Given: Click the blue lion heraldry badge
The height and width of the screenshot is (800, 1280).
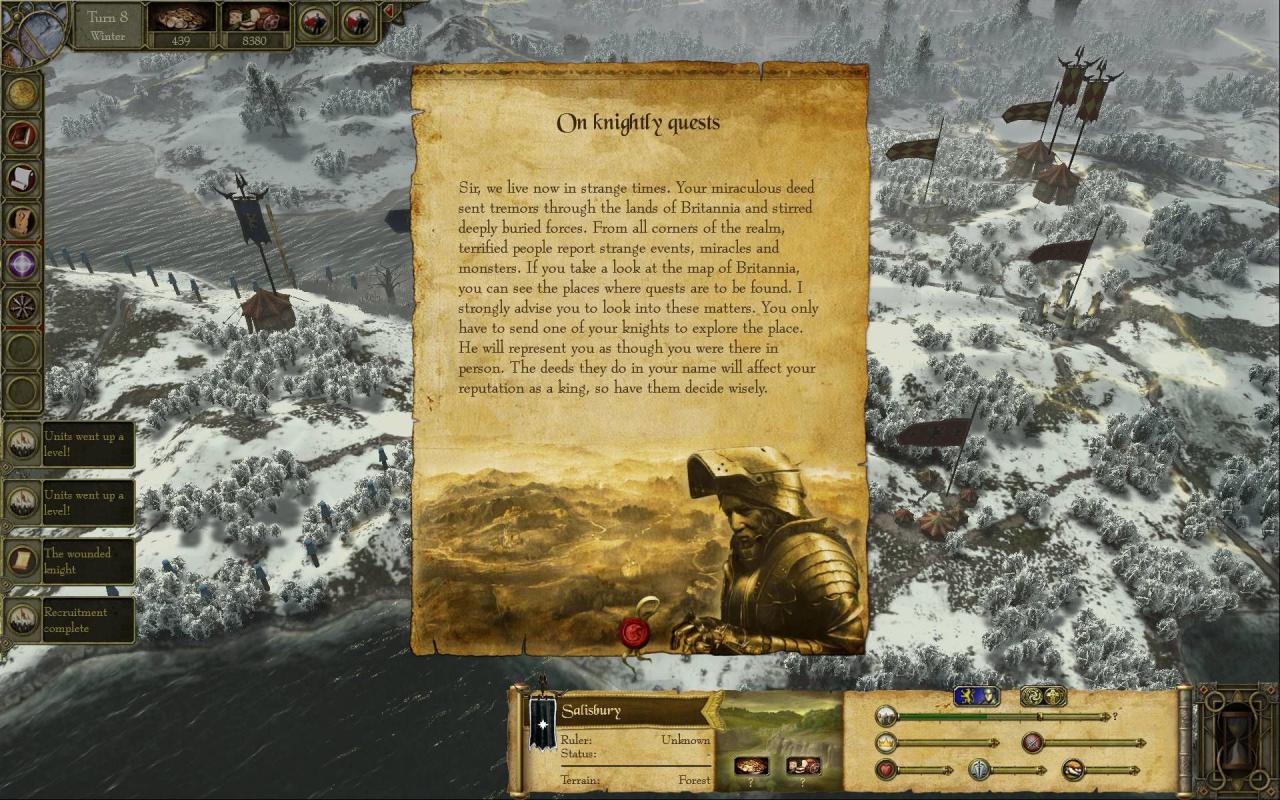Looking at the screenshot, I should pyautogui.click(x=976, y=697).
